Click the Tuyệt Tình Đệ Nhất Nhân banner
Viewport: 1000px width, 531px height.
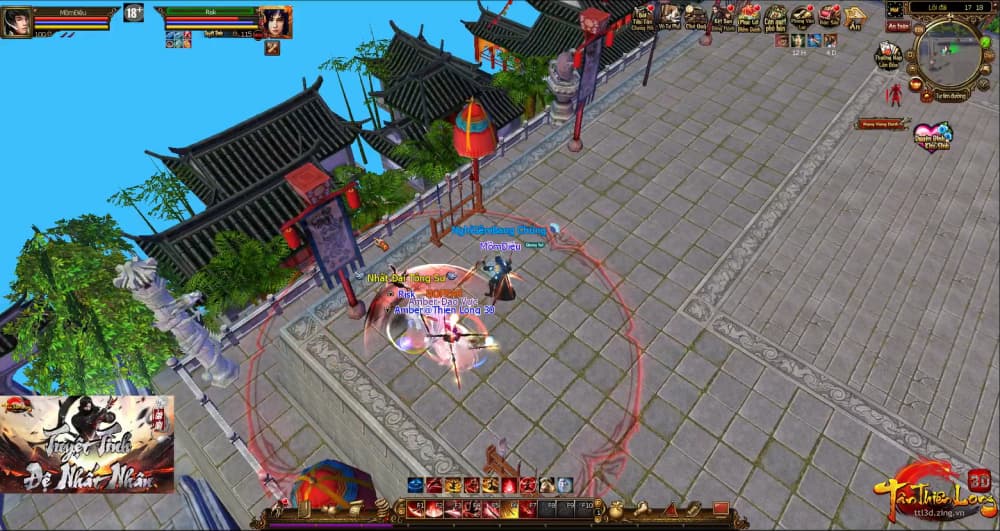click(87, 444)
